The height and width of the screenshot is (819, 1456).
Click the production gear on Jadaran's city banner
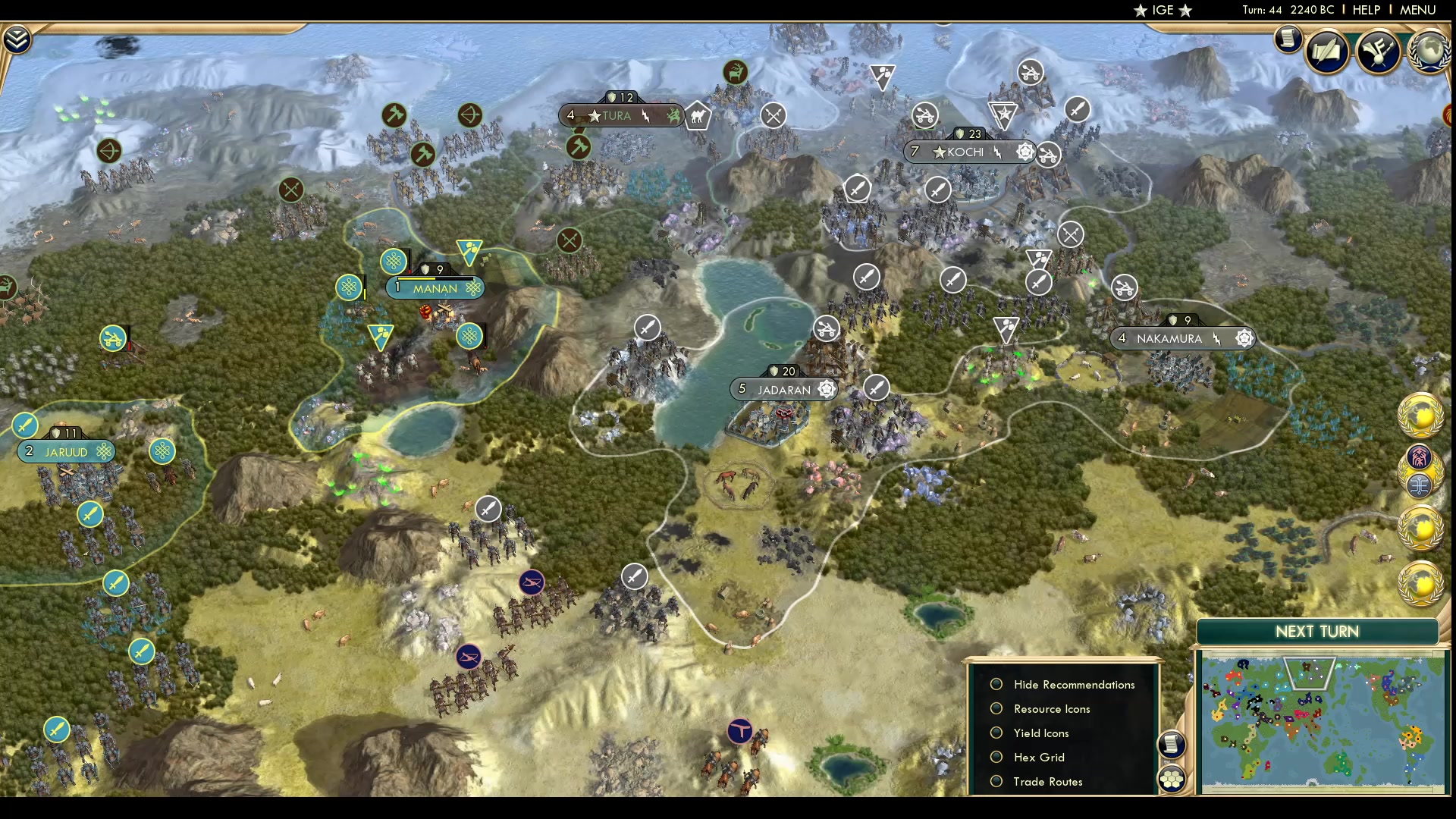click(827, 389)
